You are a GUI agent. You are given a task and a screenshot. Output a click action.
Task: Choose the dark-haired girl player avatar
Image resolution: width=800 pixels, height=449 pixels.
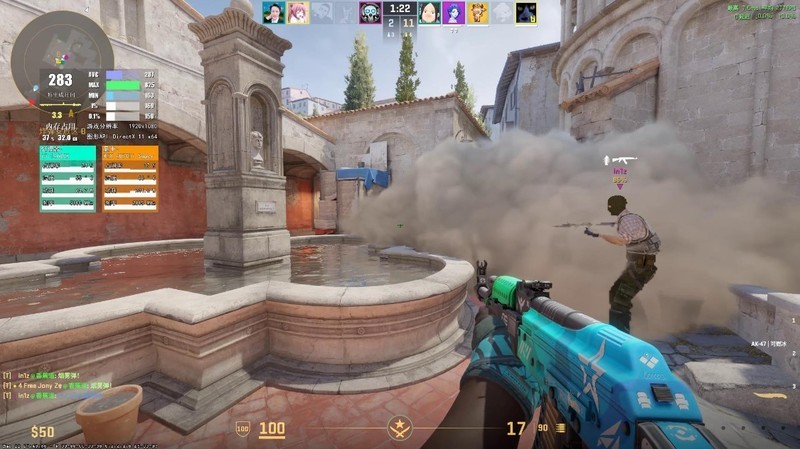tap(429, 13)
